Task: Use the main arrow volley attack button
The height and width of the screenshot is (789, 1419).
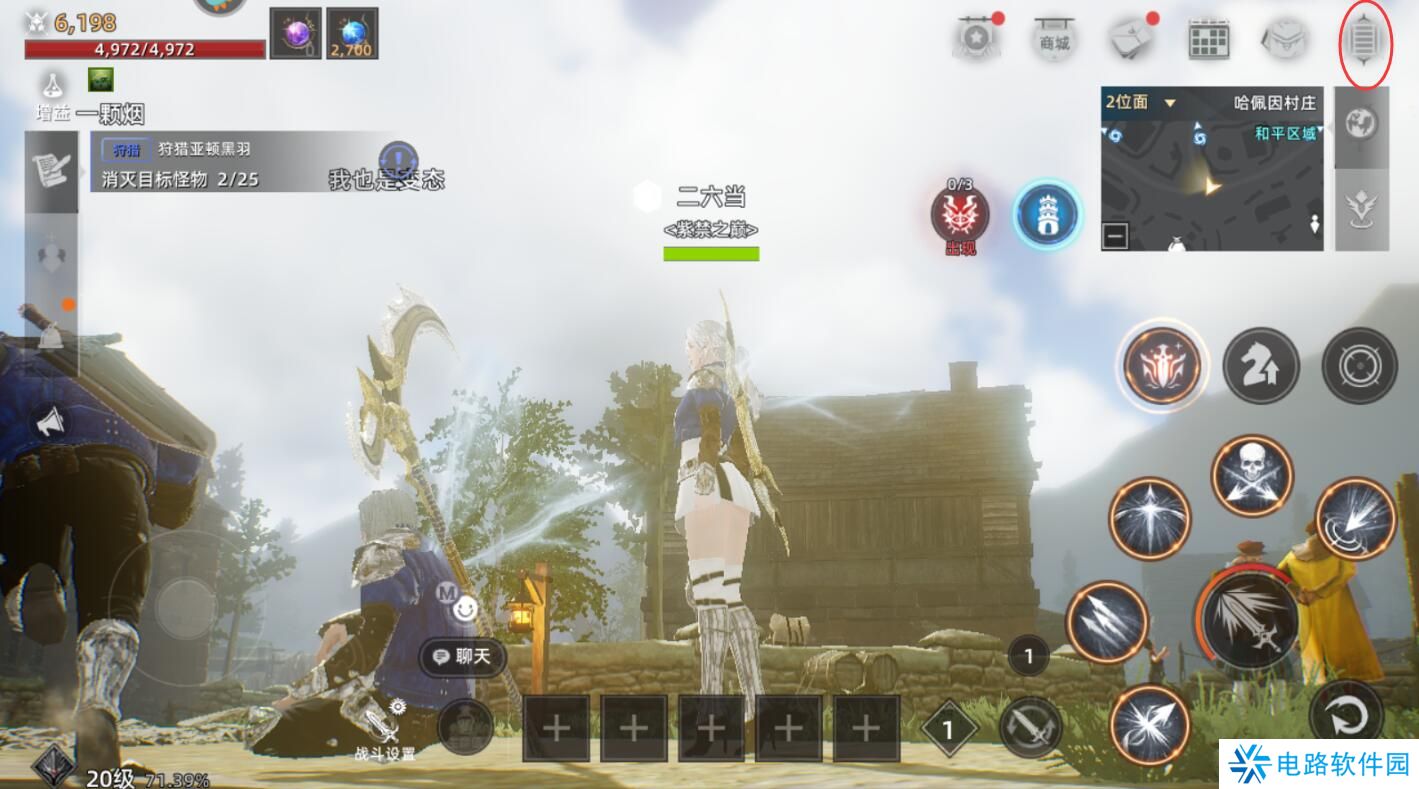Action: click(x=1248, y=618)
